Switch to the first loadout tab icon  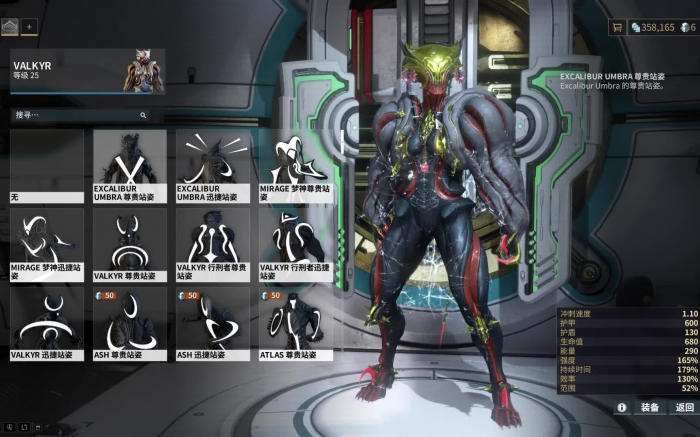(x=10, y=27)
